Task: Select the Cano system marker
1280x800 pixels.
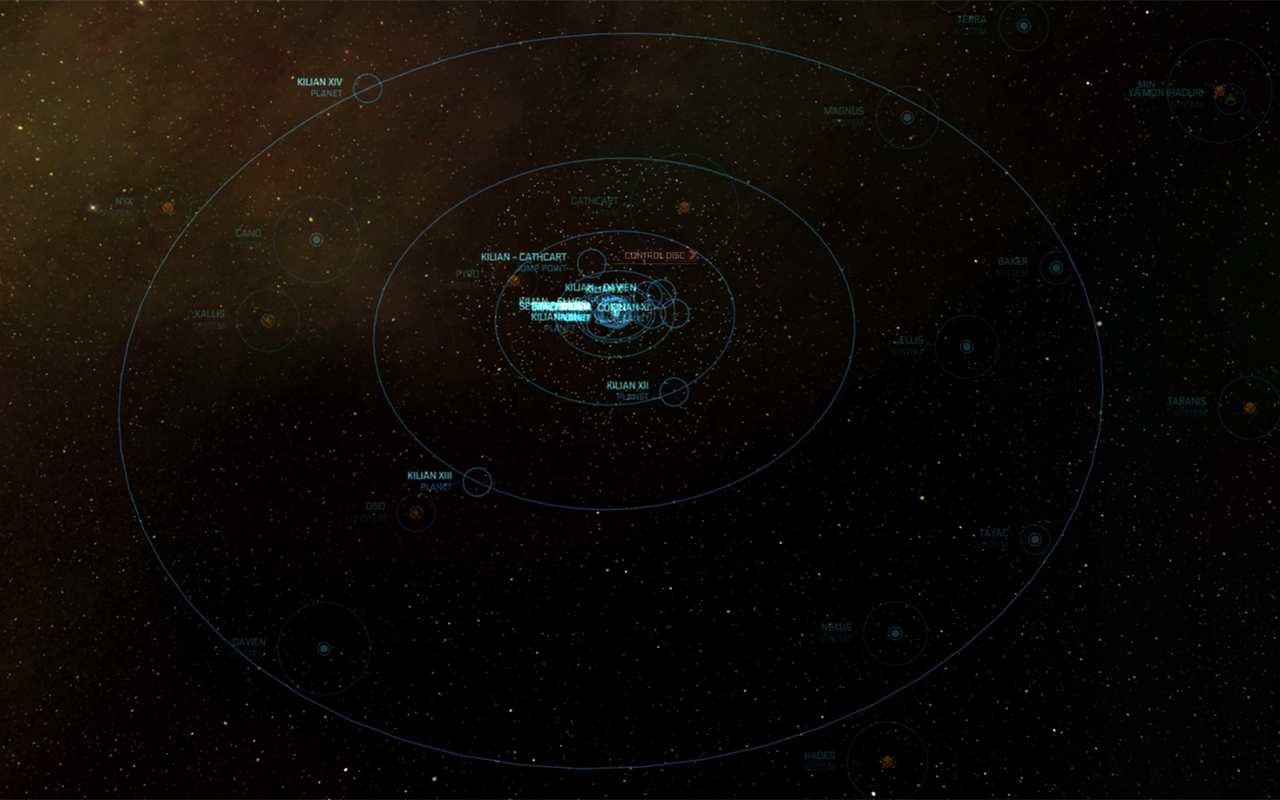Action: pos(316,240)
